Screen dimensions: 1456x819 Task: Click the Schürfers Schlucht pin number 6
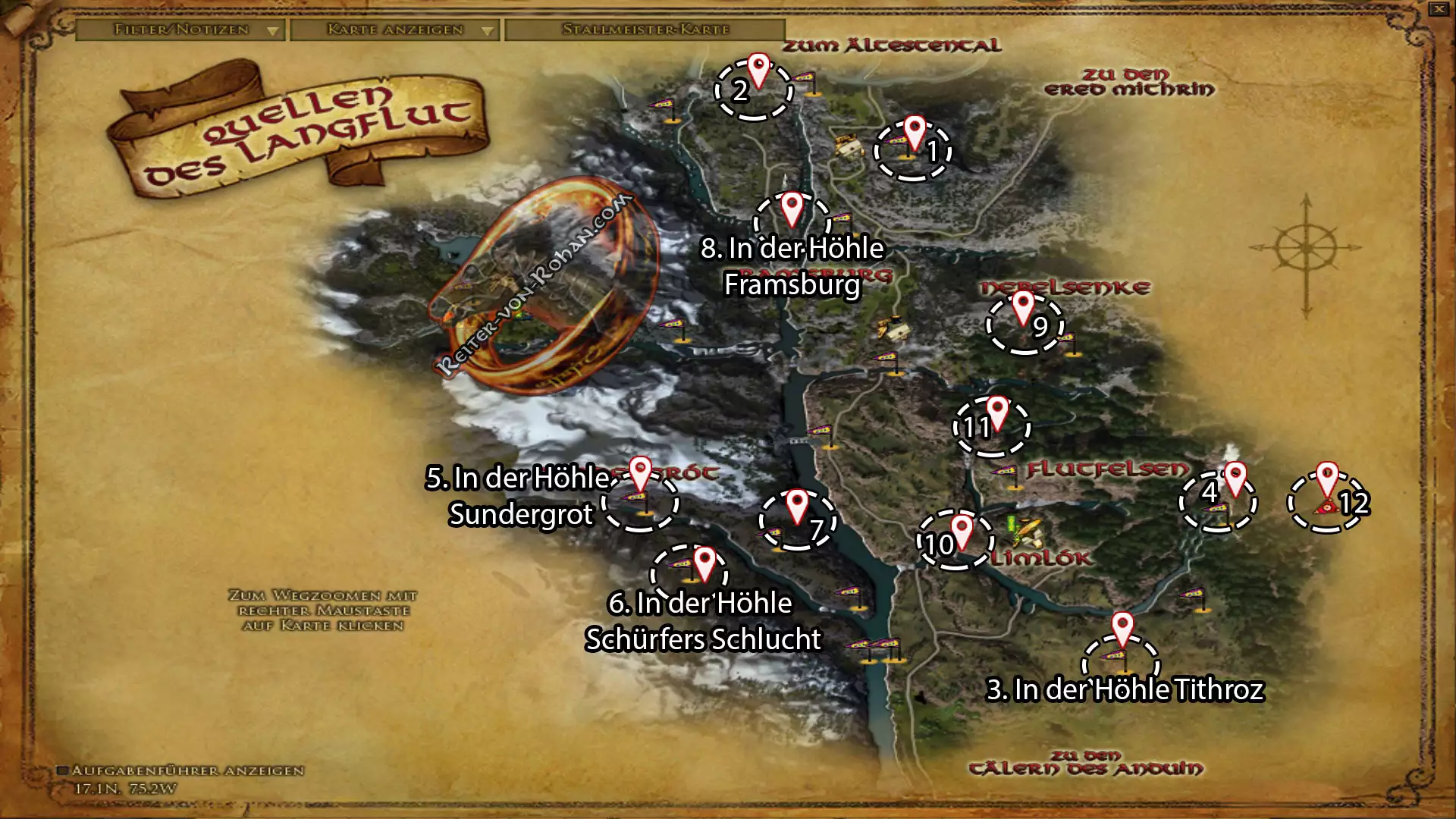pyautogui.click(x=704, y=562)
